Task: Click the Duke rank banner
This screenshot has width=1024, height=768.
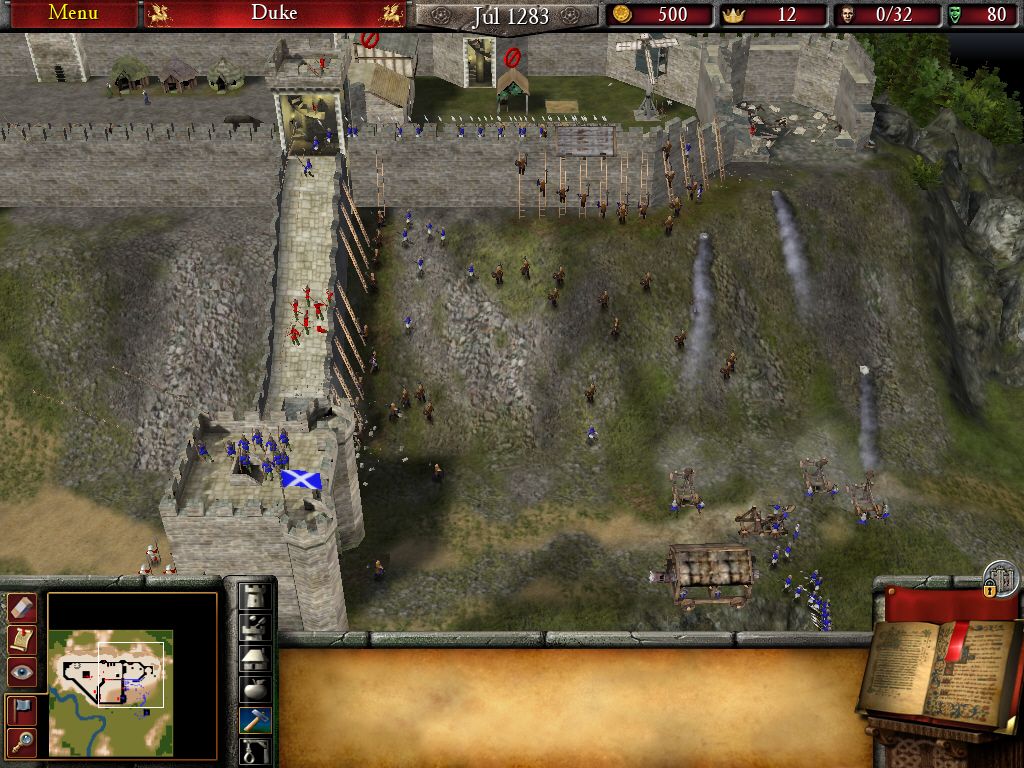Action: click(274, 13)
